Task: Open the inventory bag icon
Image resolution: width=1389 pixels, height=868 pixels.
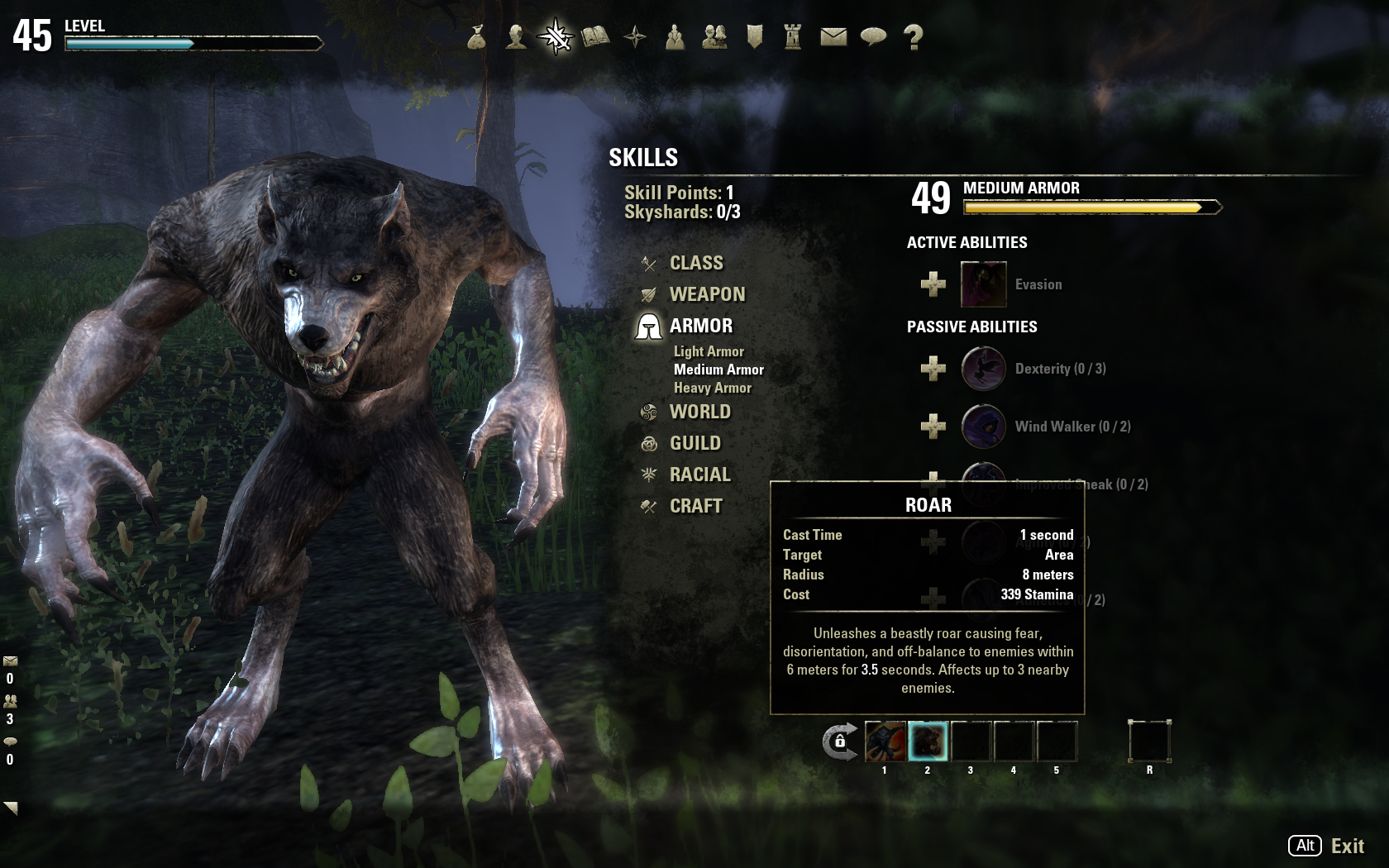Action: tap(476, 36)
